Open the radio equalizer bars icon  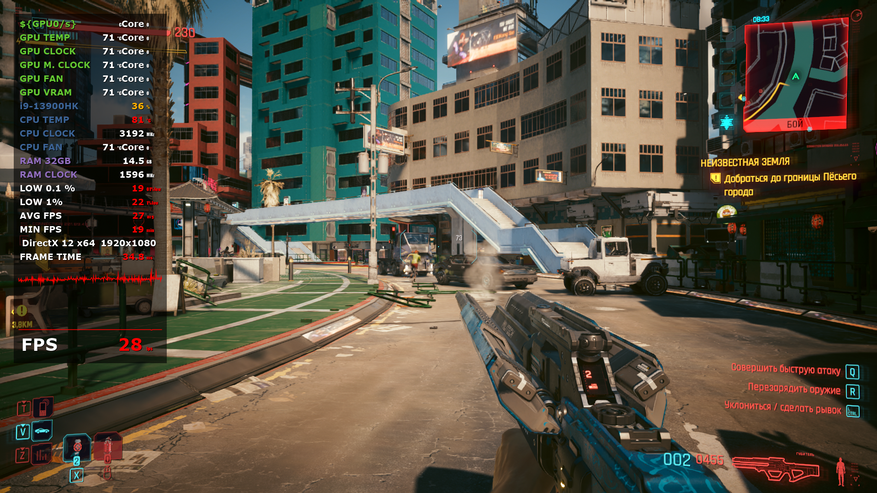(x=42, y=455)
